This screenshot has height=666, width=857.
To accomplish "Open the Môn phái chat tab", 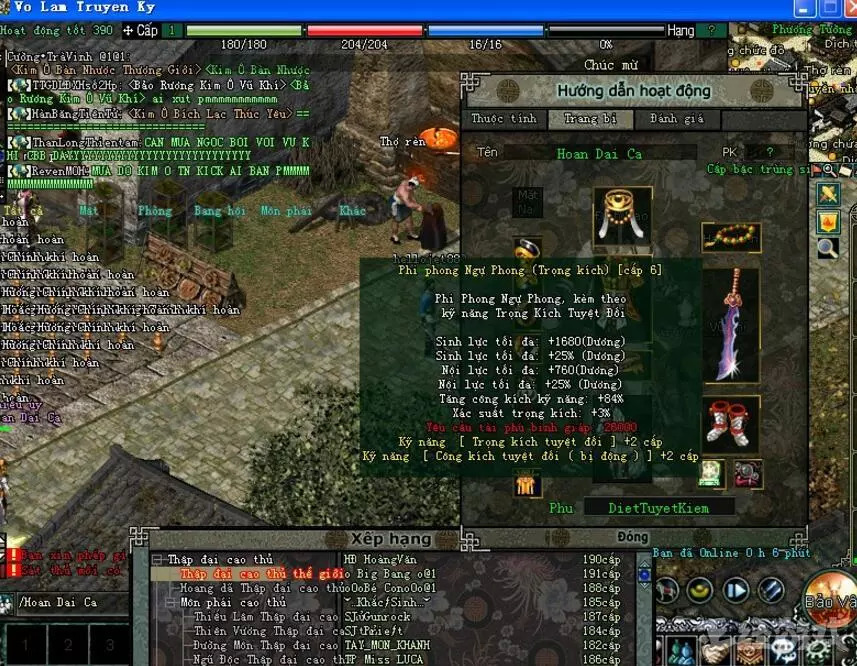I will 286,211.
